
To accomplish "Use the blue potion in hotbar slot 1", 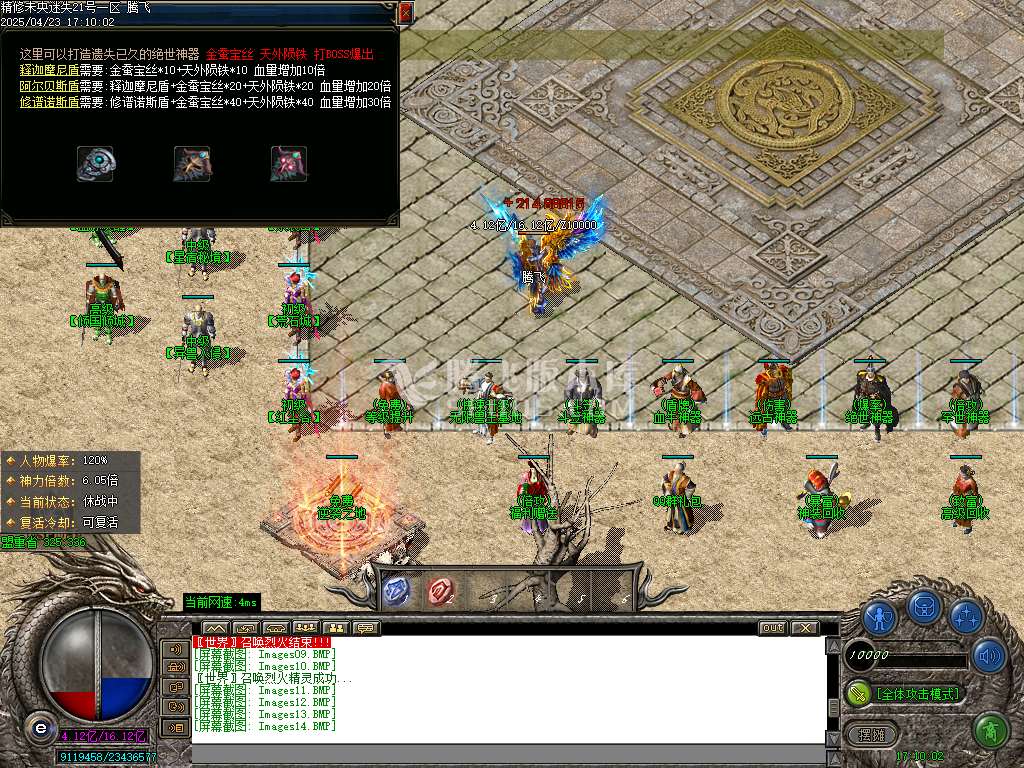I will click(x=396, y=591).
